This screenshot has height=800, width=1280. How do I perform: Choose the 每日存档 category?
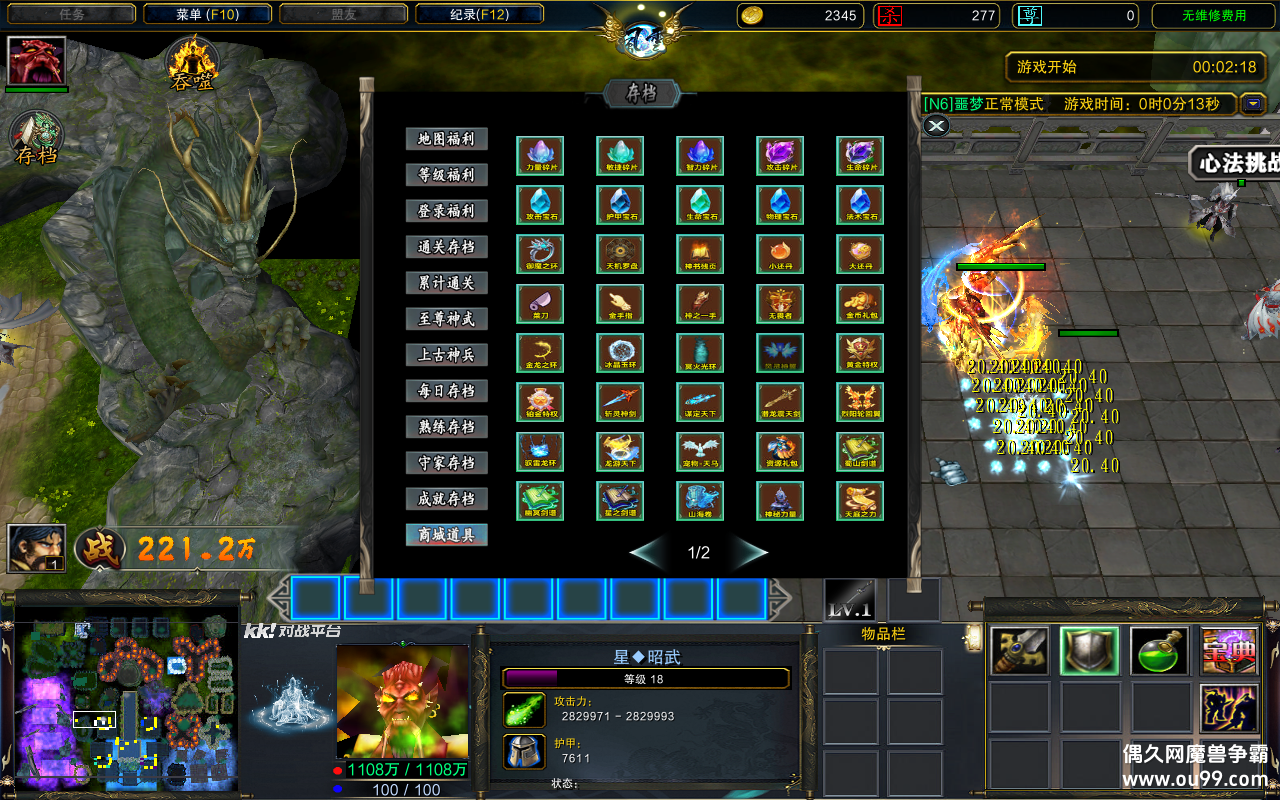click(x=446, y=391)
